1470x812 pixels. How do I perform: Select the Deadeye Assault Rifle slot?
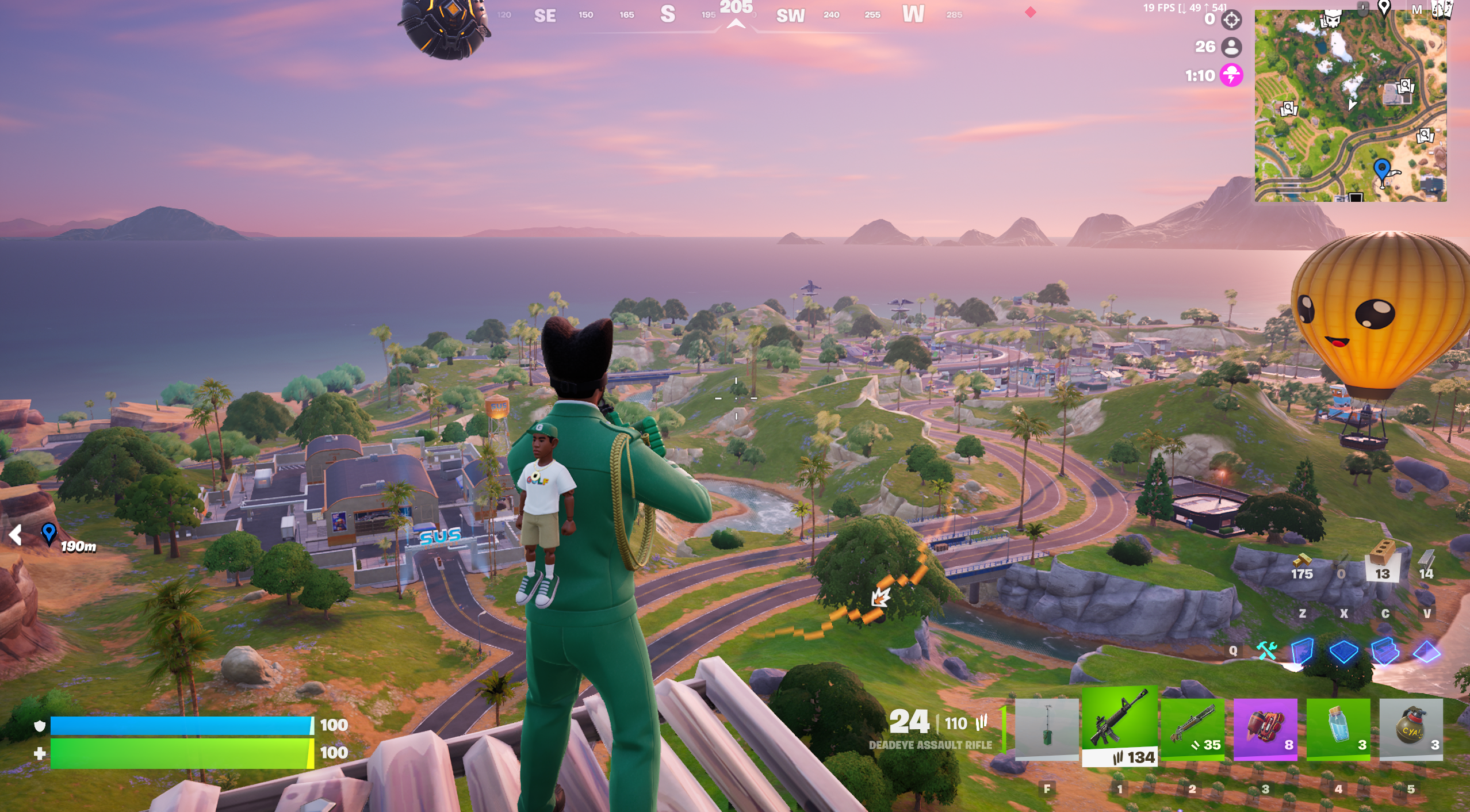click(1119, 726)
